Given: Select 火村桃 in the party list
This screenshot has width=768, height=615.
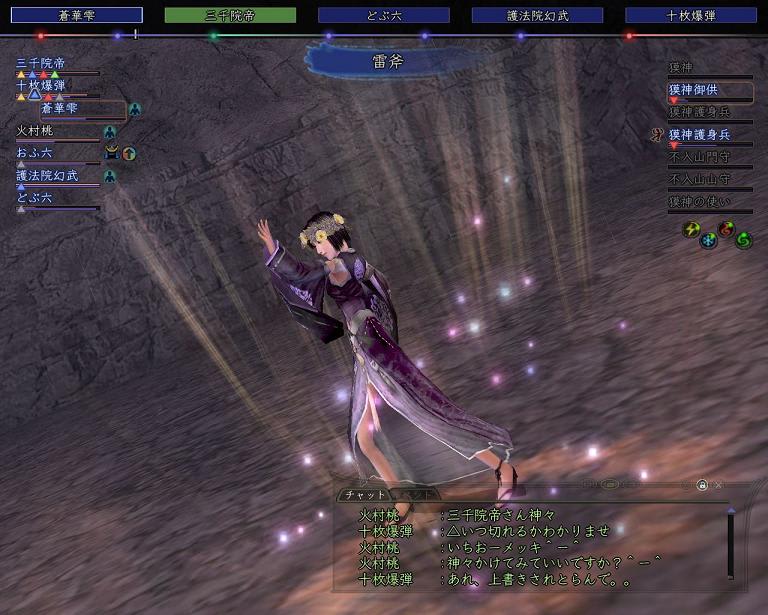Looking at the screenshot, I should [x=38, y=131].
